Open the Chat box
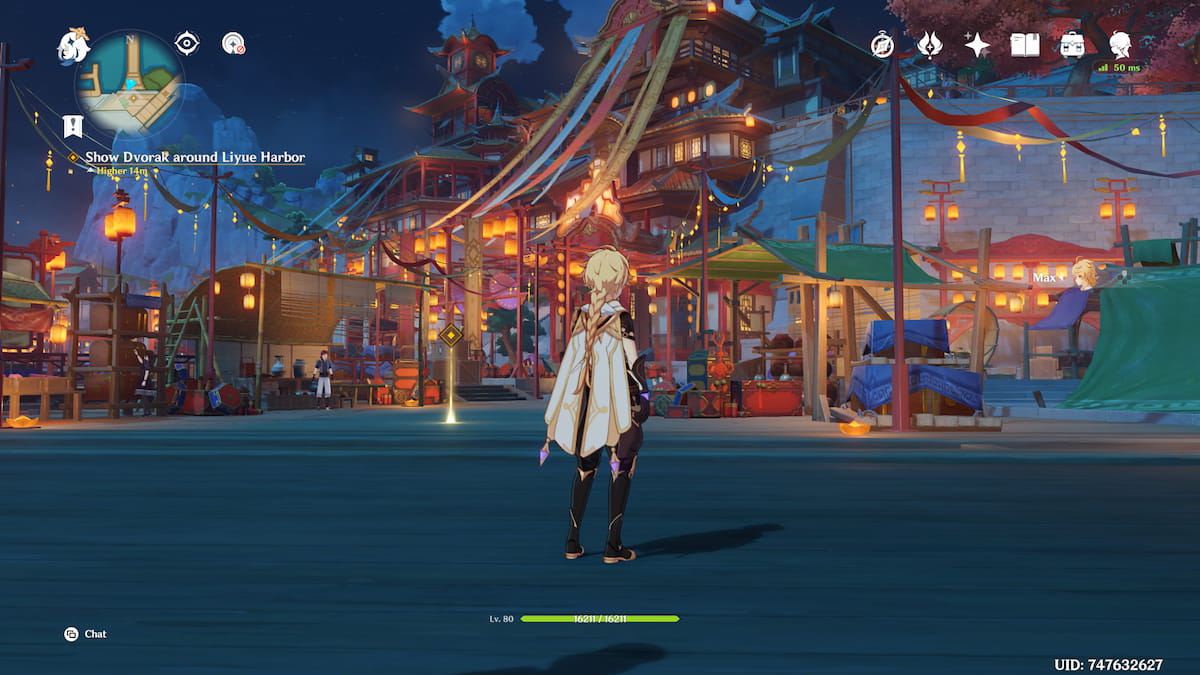1200x675 pixels. [x=85, y=634]
